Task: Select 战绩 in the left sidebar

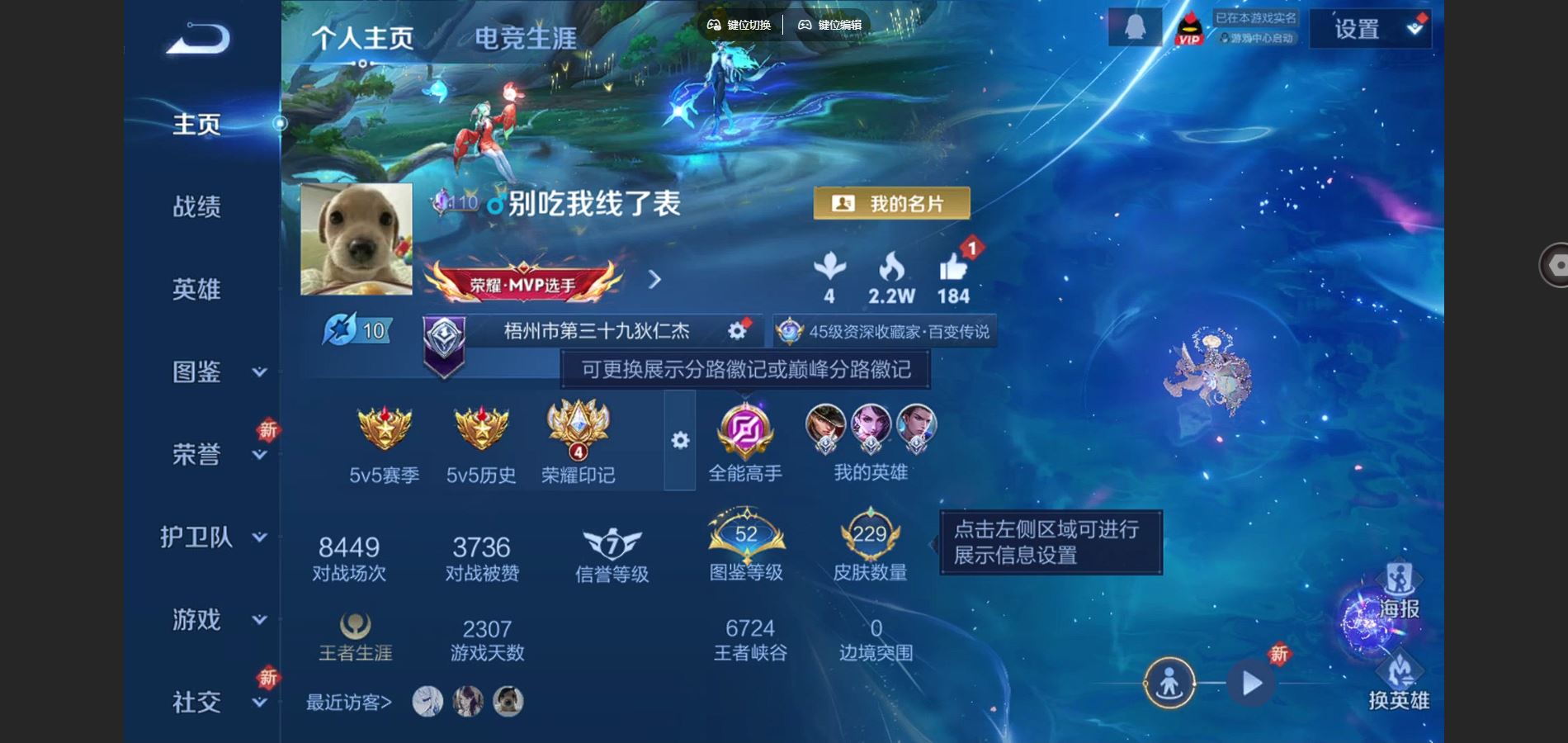Action: coord(196,206)
